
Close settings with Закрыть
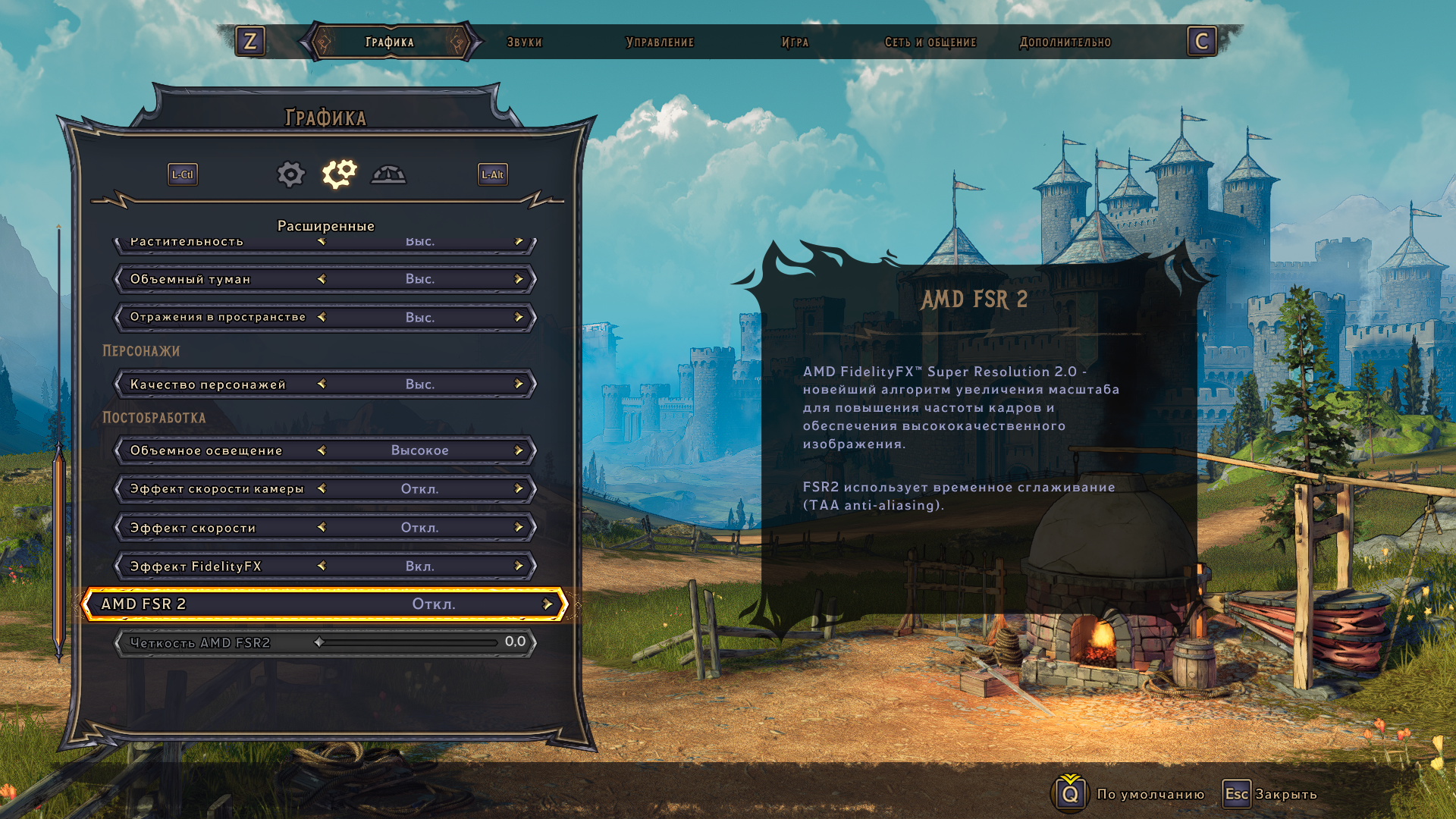point(1285,794)
